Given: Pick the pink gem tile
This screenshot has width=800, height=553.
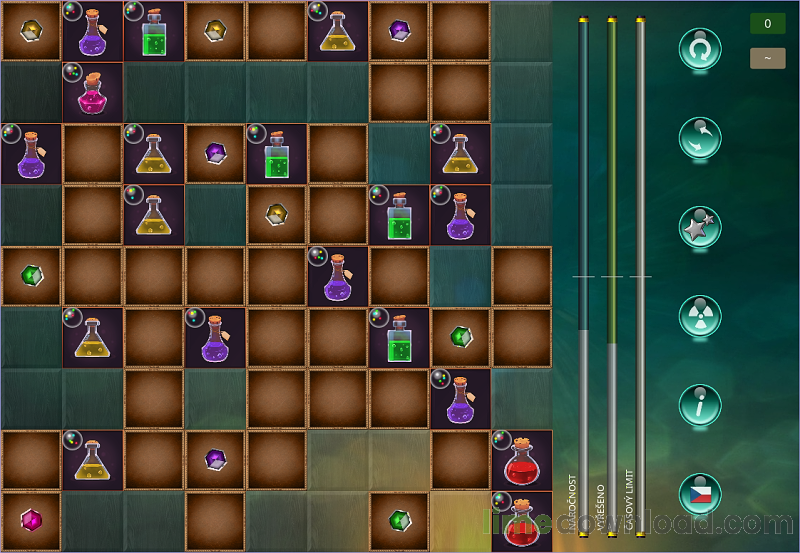Looking at the screenshot, I should pos(32,521).
